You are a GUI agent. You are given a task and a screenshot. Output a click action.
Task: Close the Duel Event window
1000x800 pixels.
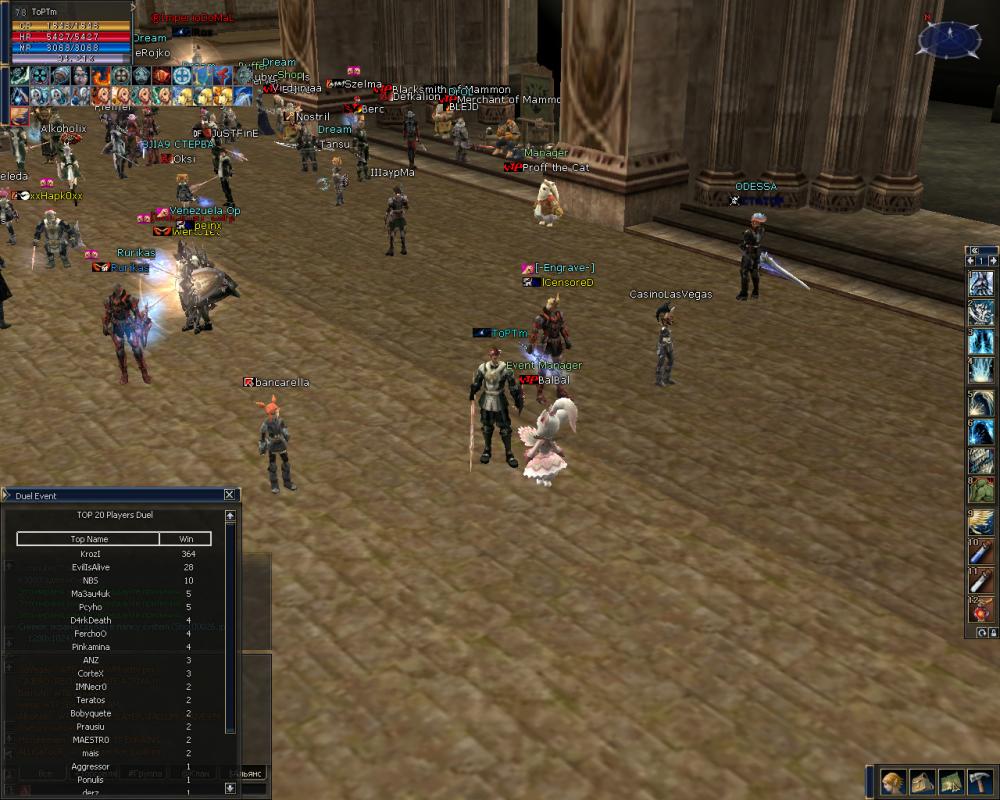[x=229, y=495]
